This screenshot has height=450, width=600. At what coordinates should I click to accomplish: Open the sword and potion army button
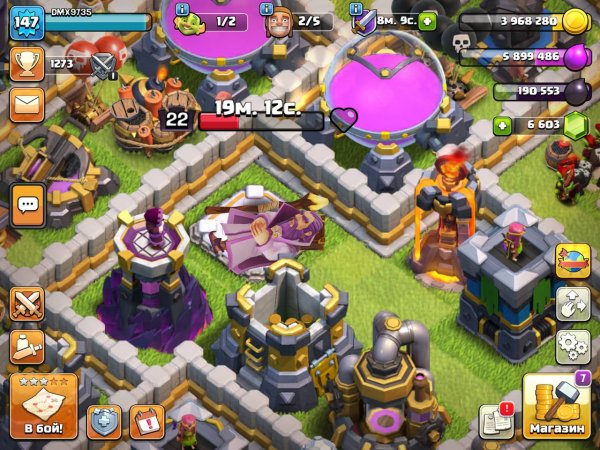tap(27, 345)
